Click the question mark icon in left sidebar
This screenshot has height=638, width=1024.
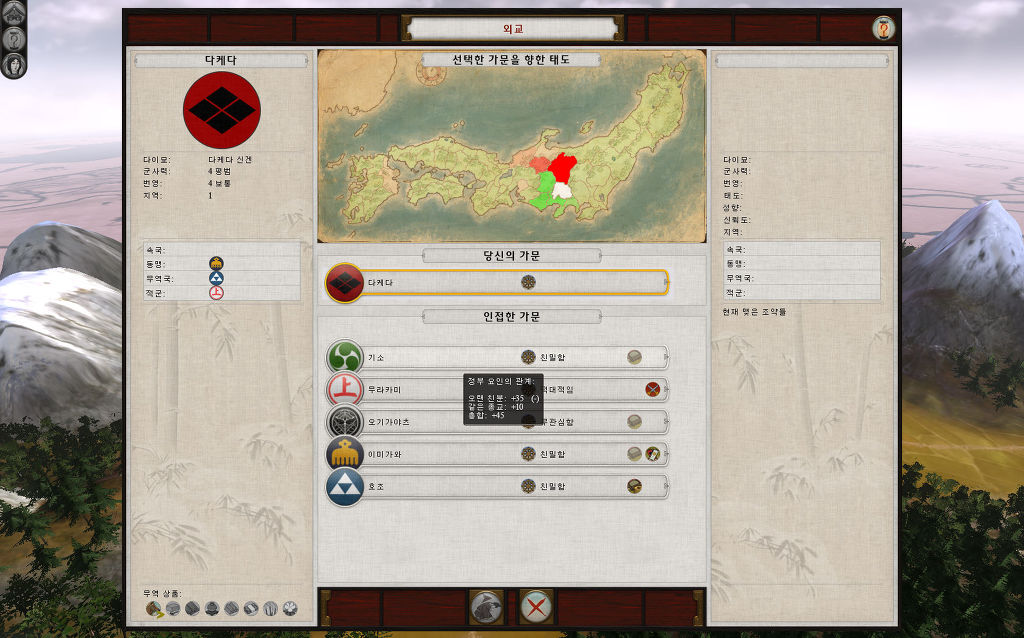(x=15, y=39)
